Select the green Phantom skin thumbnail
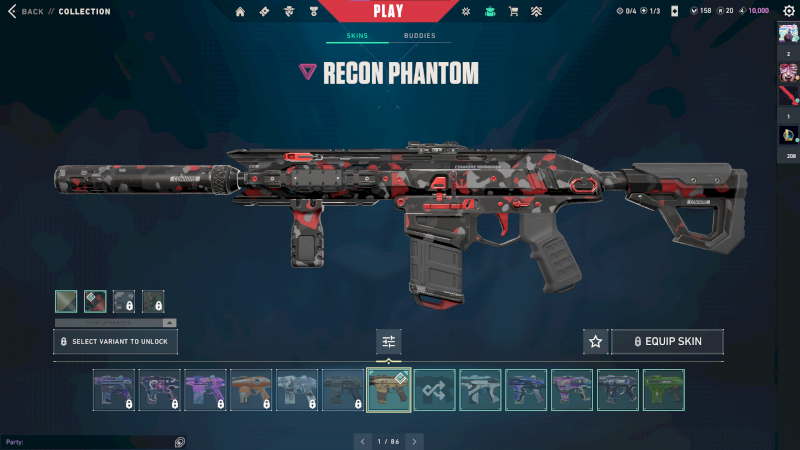The height and width of the screenshot is (450, 800). [x=664, y=390]
